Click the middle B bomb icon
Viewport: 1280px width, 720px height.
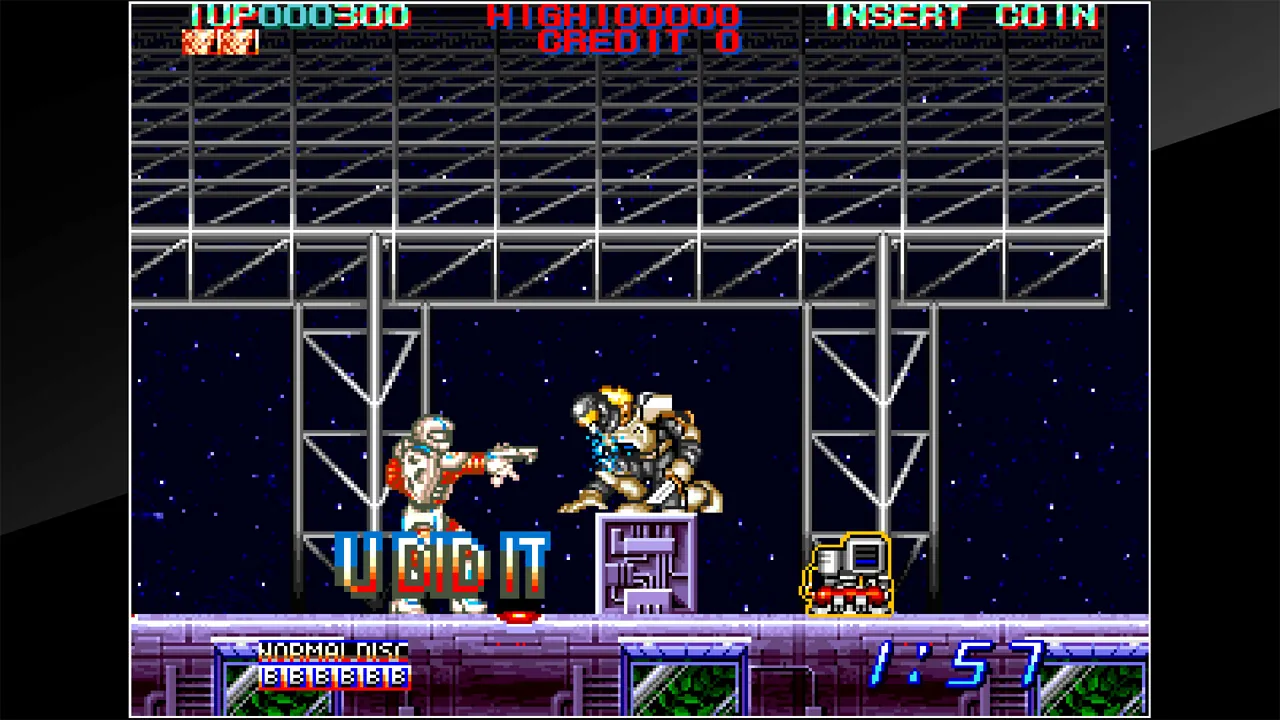tap(335, 678)
